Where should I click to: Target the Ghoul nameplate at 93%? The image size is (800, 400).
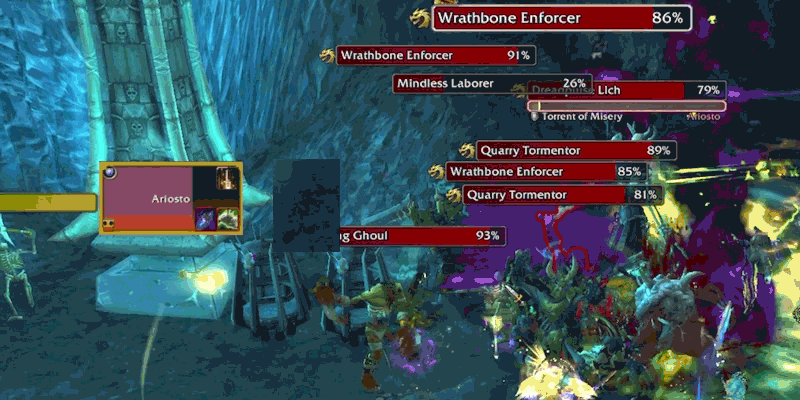[420, 236]
